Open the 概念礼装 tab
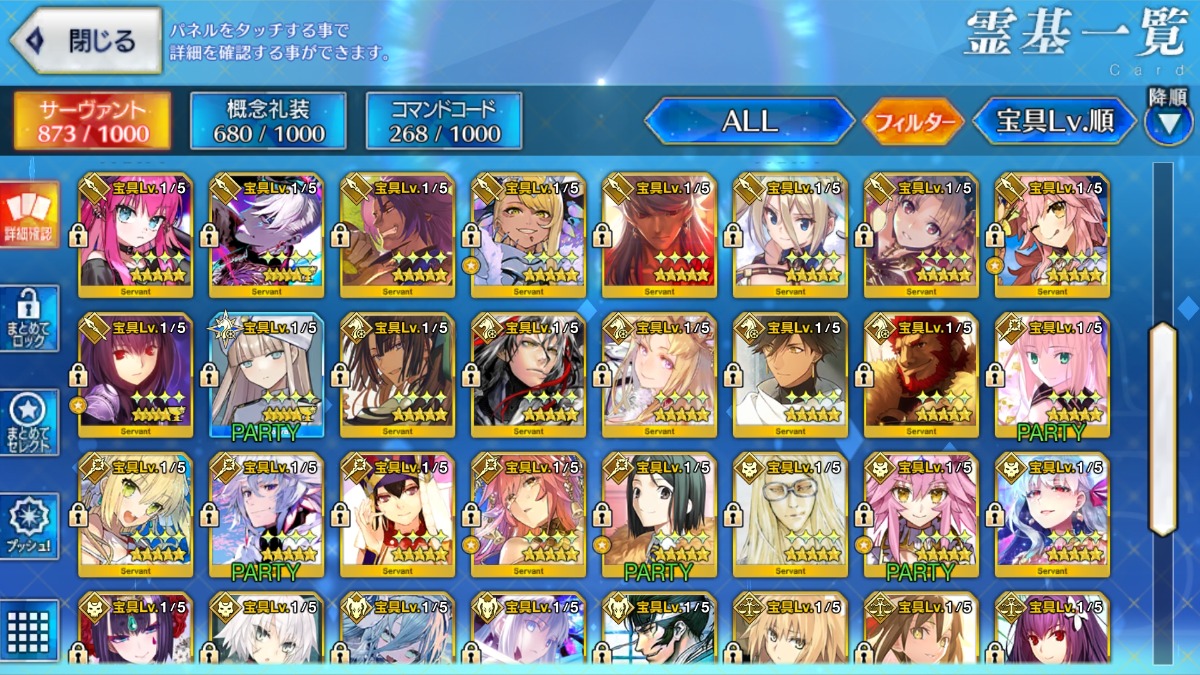 (268, 122)
